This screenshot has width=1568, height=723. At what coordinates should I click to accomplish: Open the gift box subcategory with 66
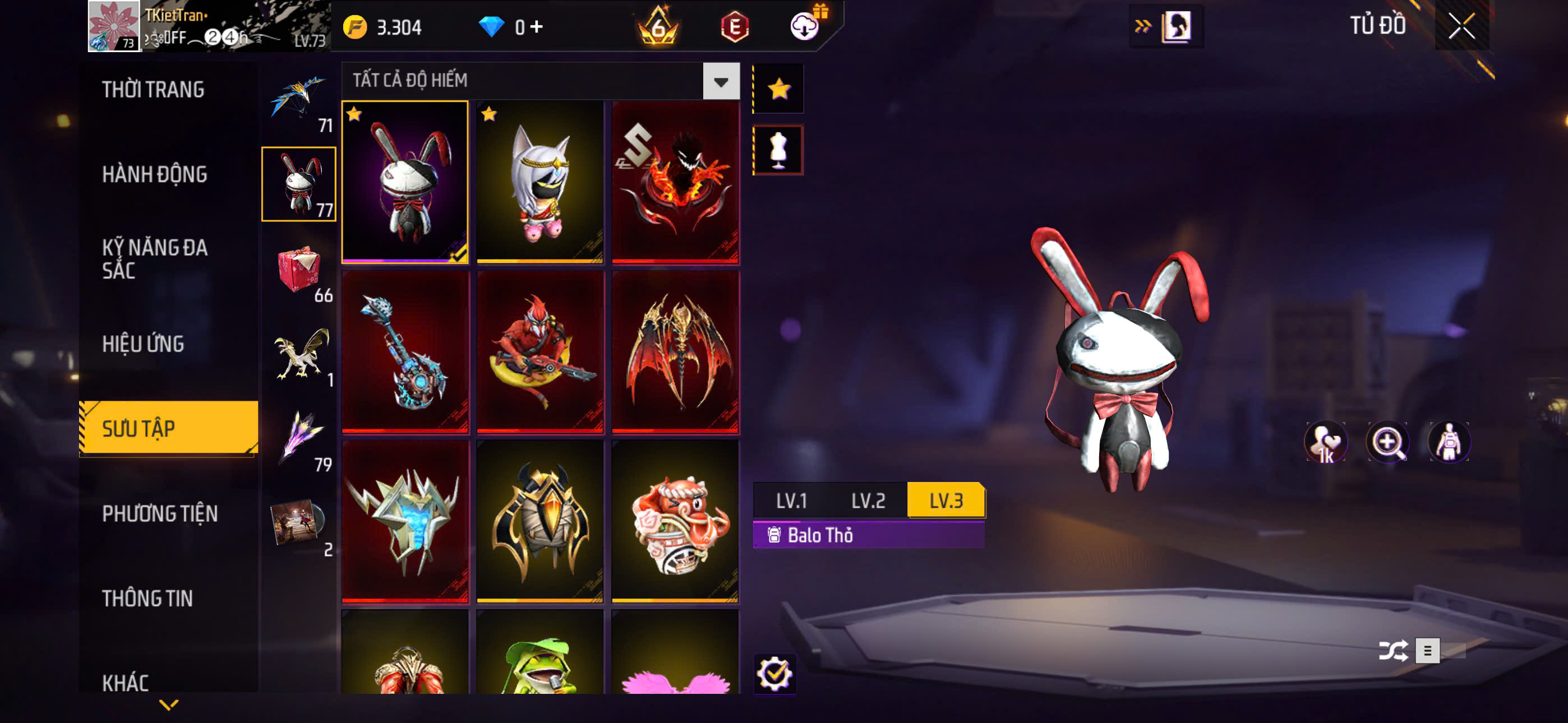[x=299, y=270]
